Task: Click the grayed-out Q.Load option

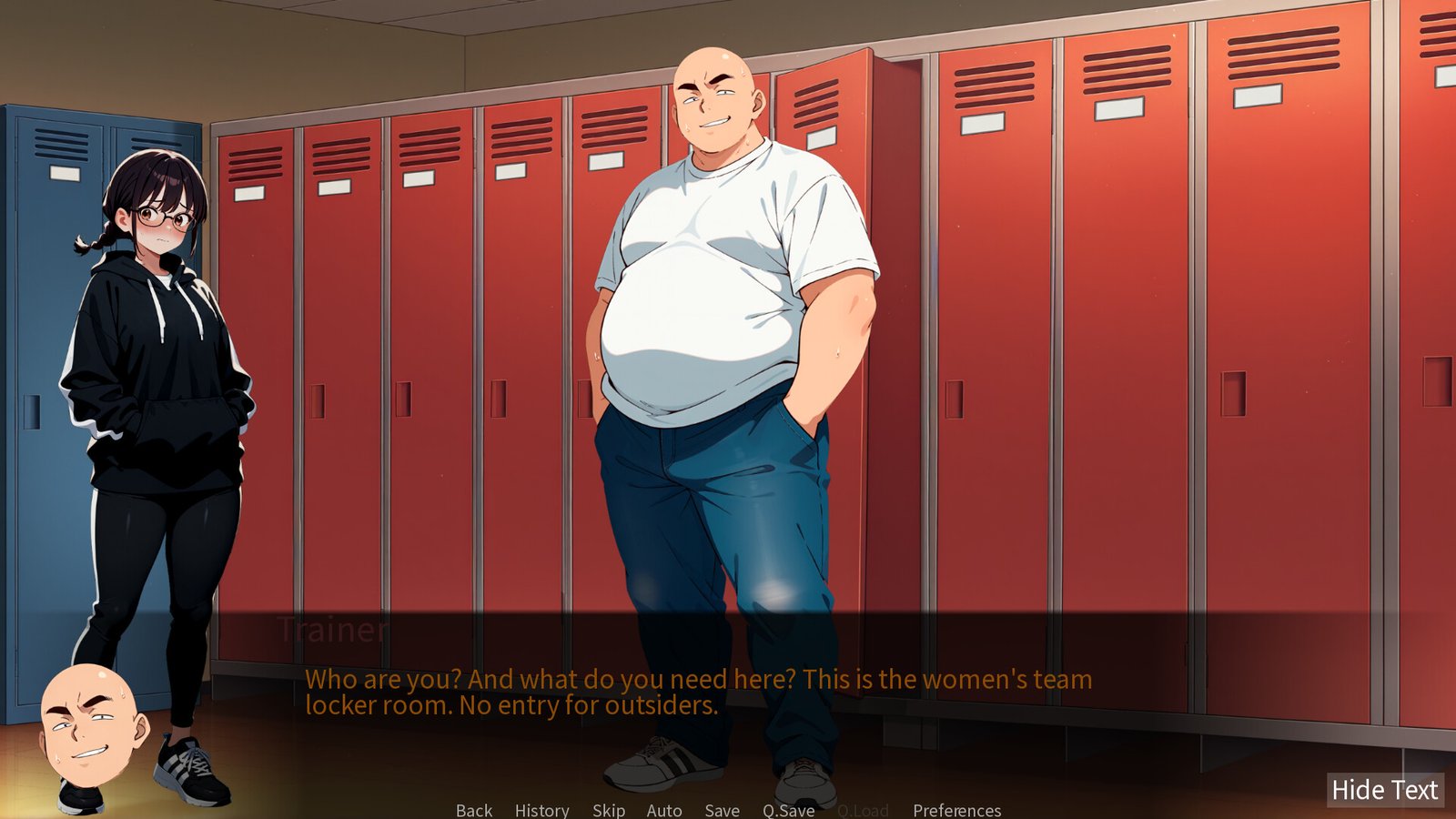Action: tap(863, 810)
